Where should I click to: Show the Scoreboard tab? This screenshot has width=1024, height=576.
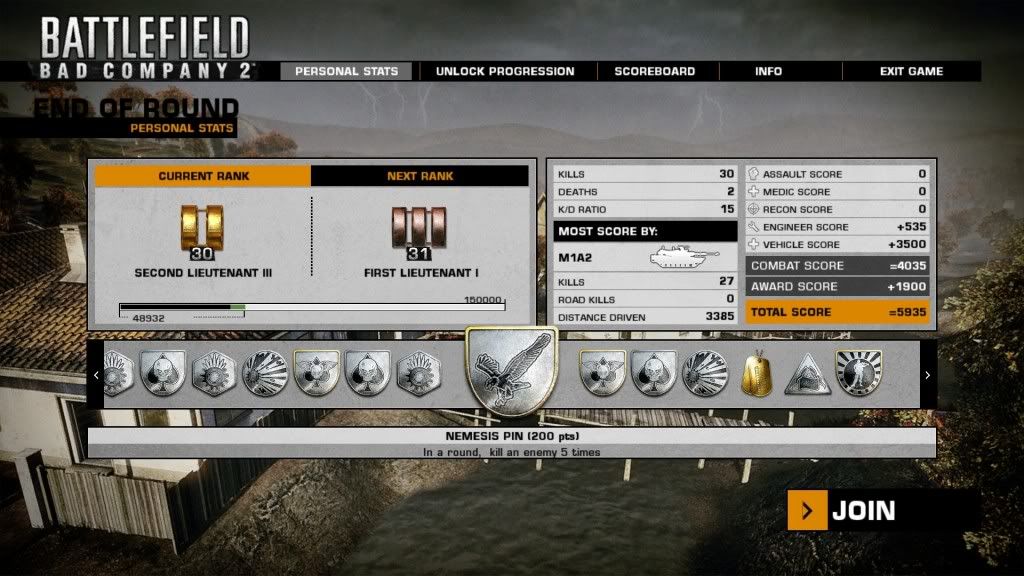coord(654,71)
